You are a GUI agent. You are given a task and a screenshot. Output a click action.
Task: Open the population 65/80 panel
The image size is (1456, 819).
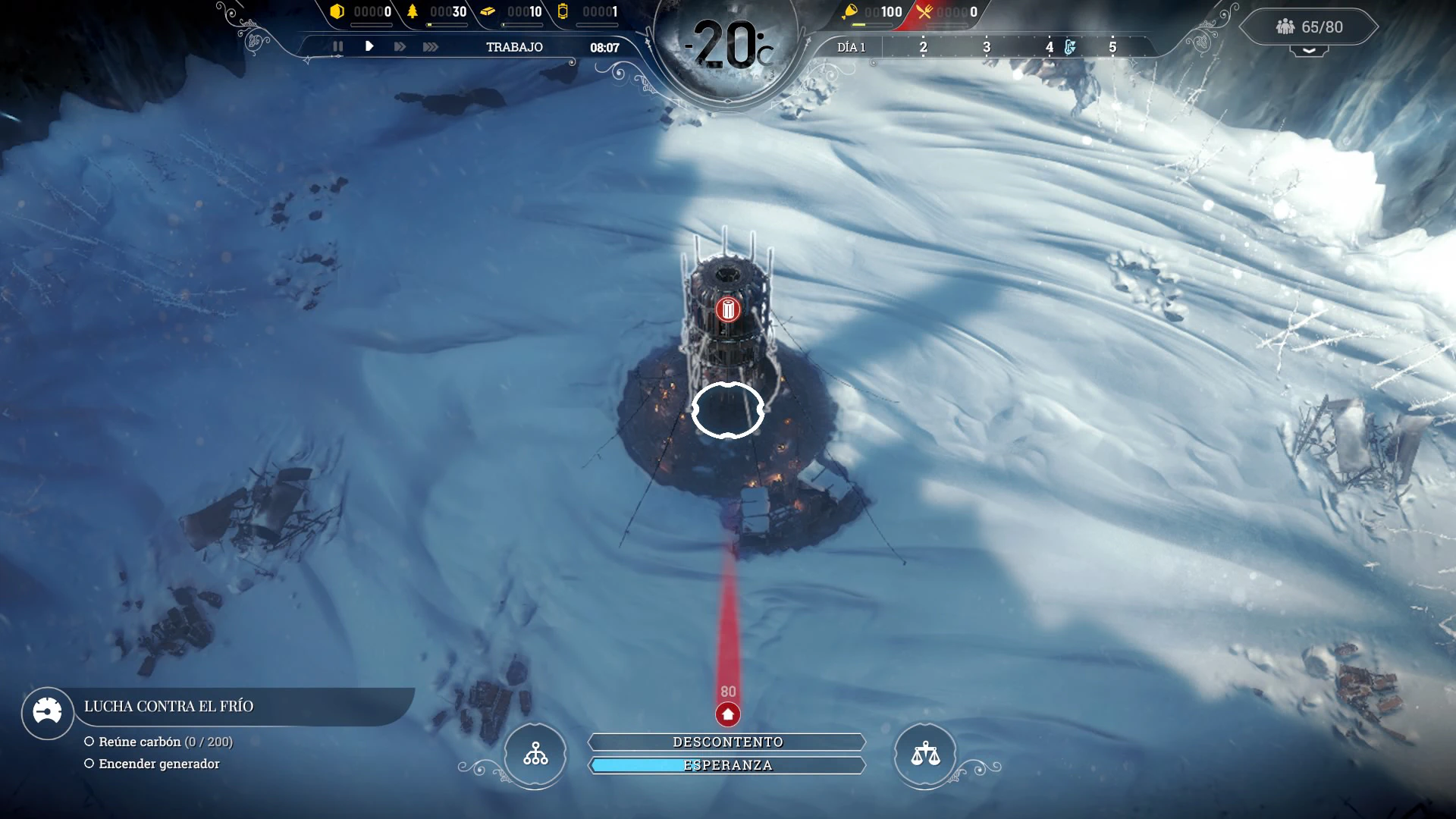point(1310,27)
